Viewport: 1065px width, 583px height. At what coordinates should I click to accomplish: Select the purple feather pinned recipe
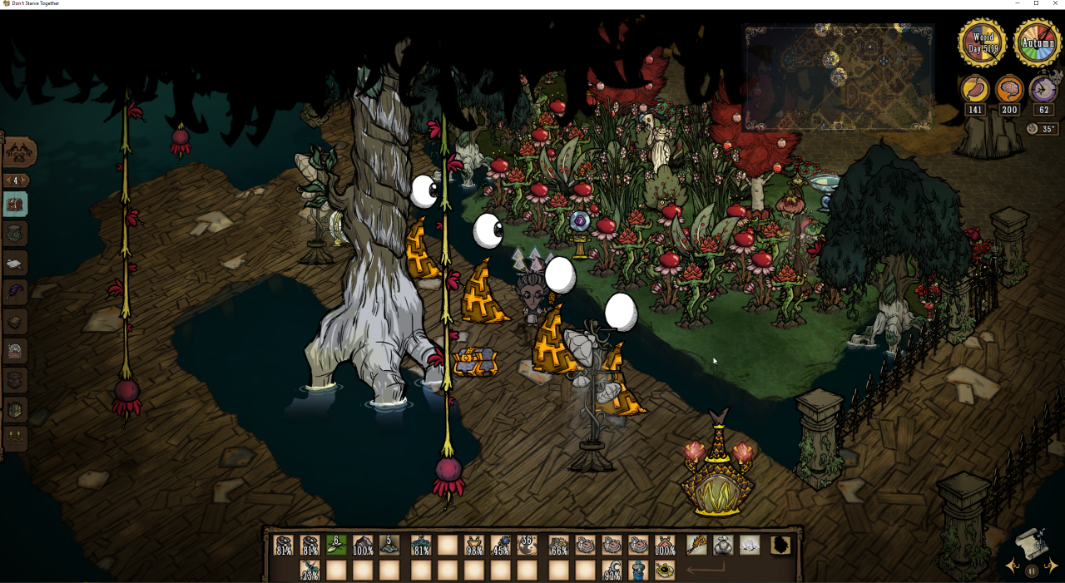(x=16, y=292)
